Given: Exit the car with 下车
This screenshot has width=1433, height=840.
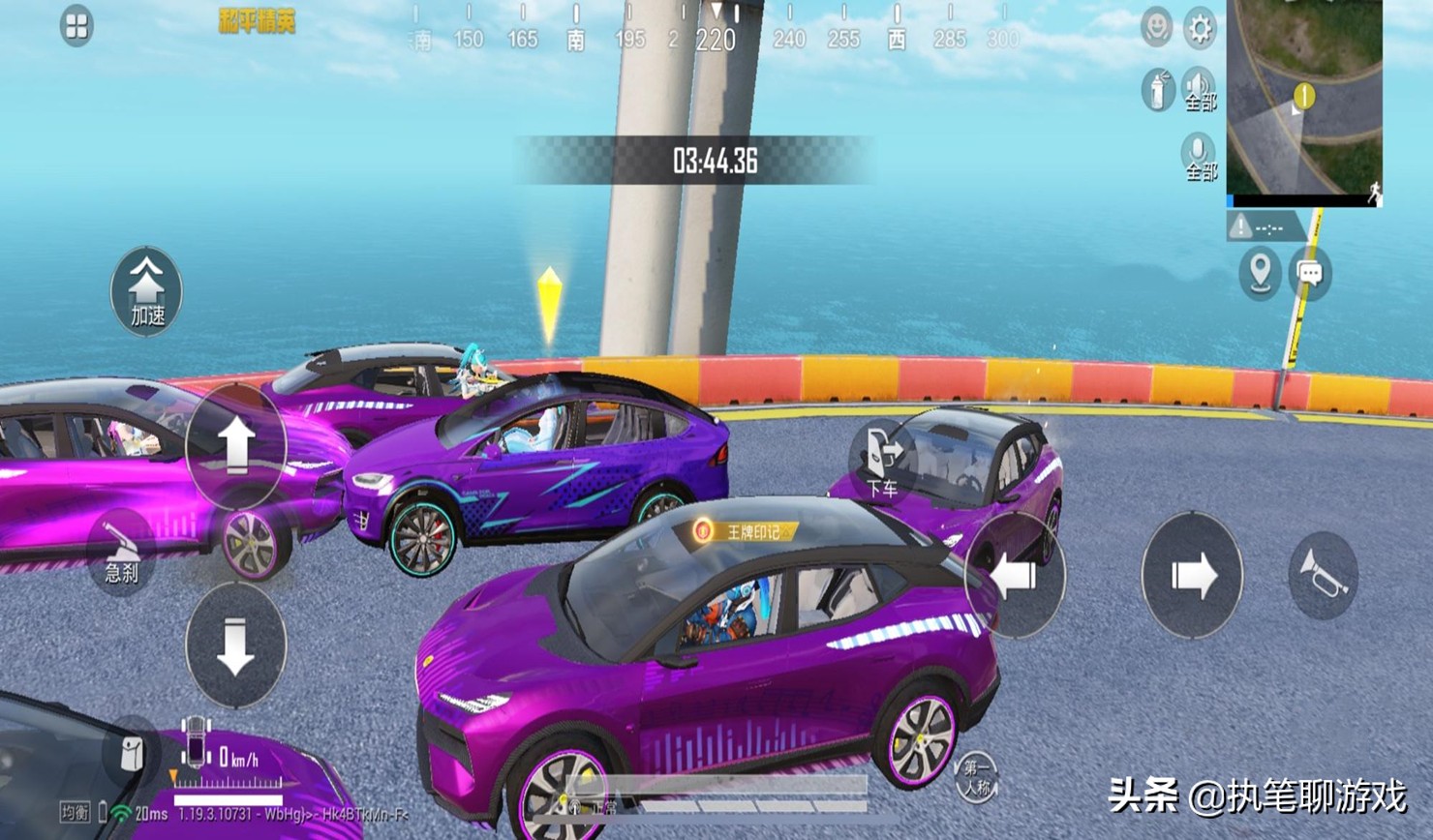Looking at the screenshot, I should (883, 461).
